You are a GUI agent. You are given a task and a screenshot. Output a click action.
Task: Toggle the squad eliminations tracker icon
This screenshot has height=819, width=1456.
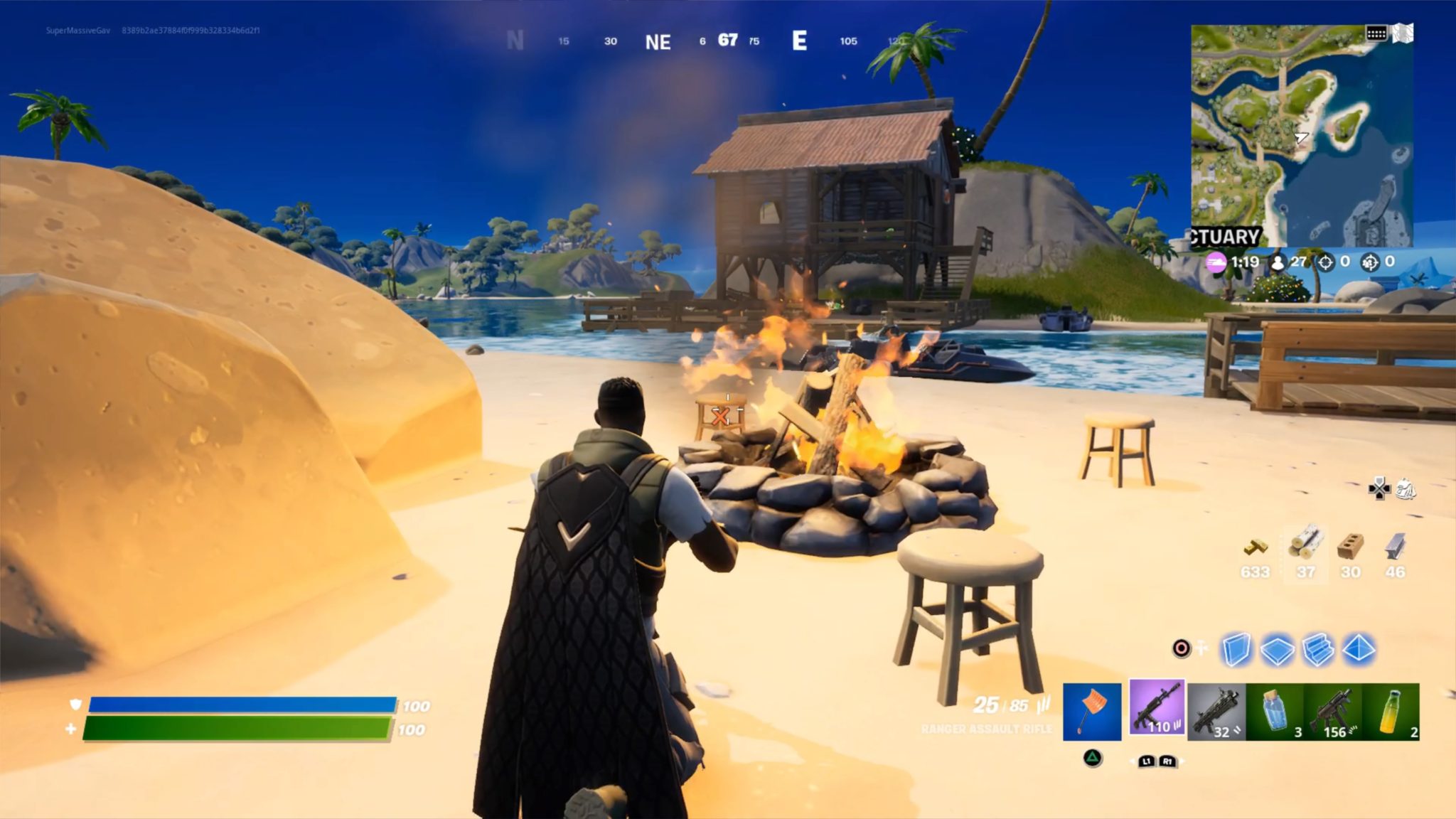pos(1370,262)
